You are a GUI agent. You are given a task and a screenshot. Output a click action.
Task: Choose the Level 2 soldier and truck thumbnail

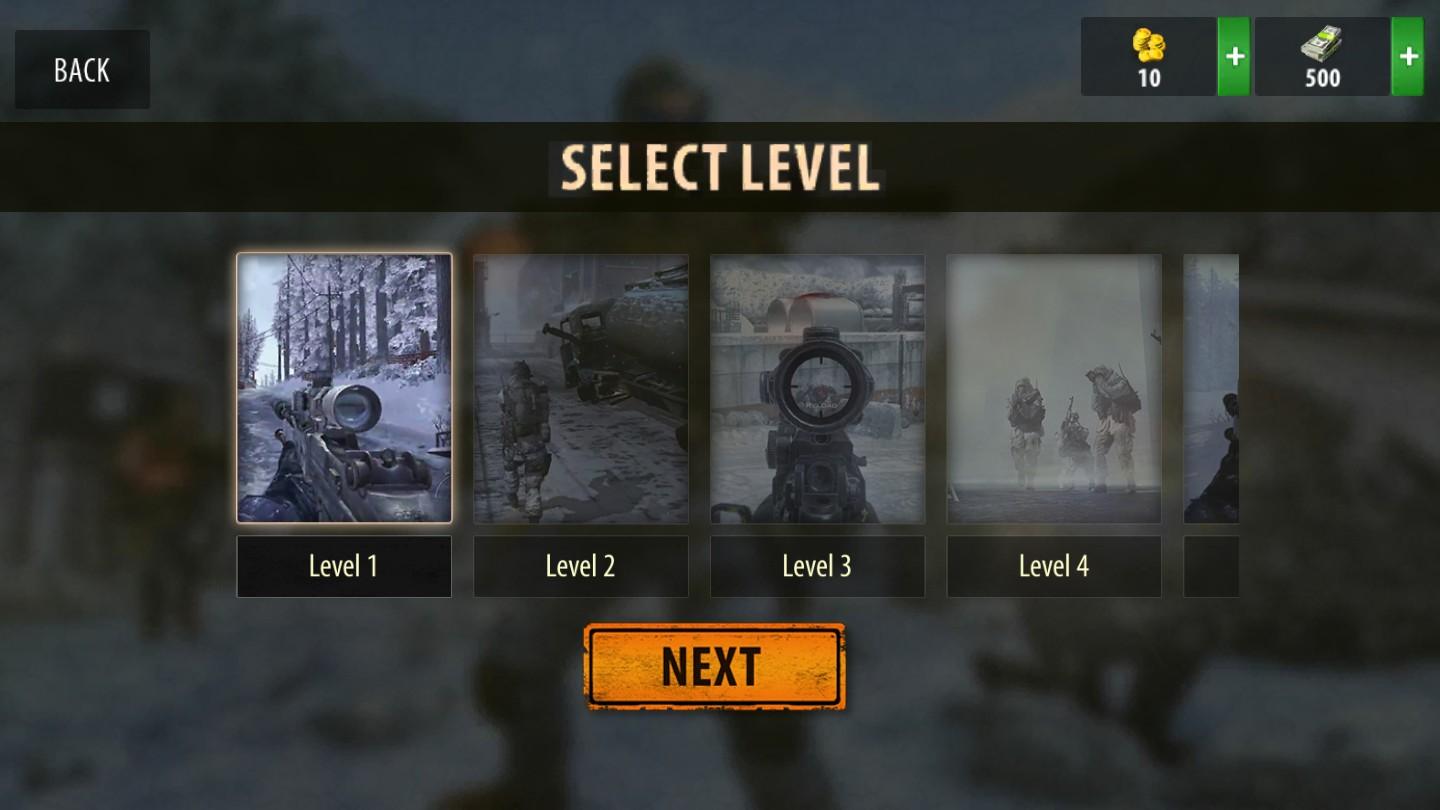coord(581,388)
